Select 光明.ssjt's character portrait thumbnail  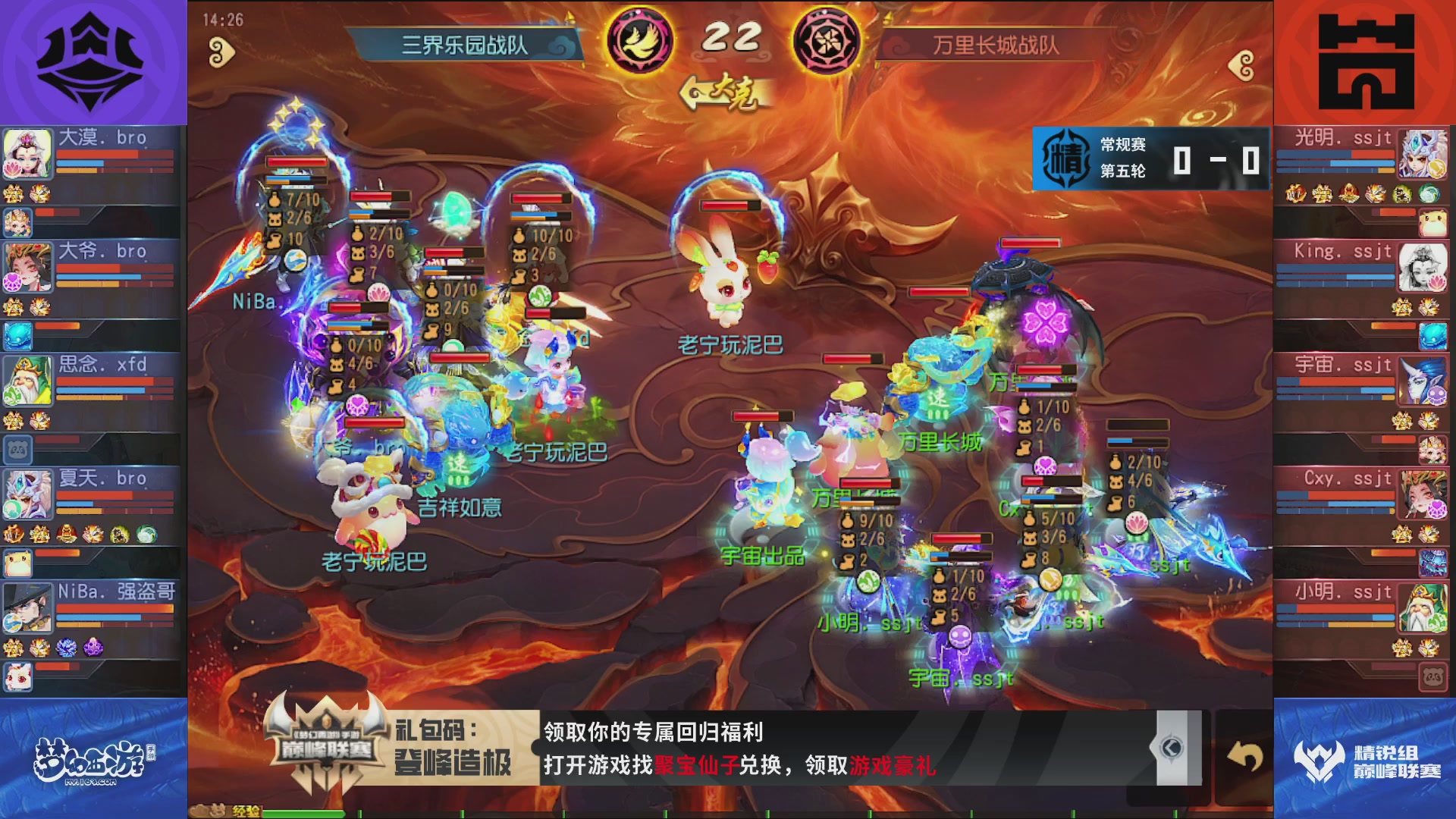click(x=1426, y=153)
